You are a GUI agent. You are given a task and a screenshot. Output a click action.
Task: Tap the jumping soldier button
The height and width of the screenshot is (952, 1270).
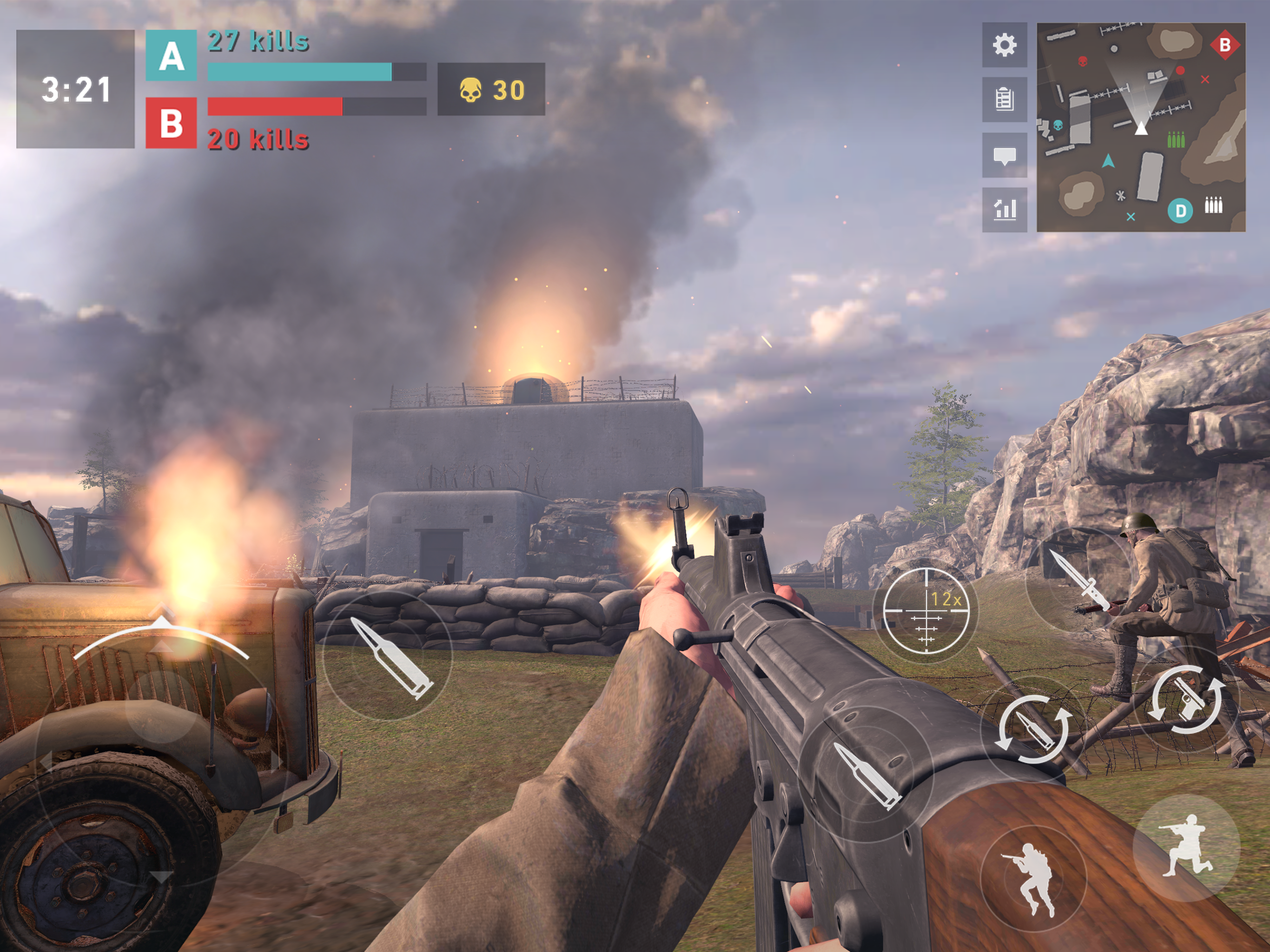(x=1033, y=877)
